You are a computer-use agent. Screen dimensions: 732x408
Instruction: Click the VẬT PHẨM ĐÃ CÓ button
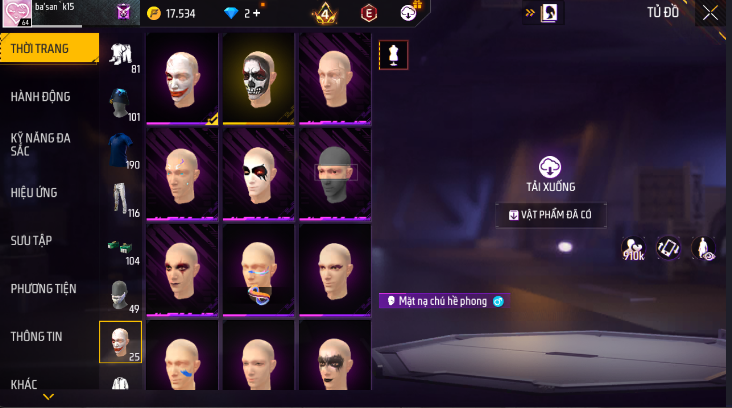[550, 214]
